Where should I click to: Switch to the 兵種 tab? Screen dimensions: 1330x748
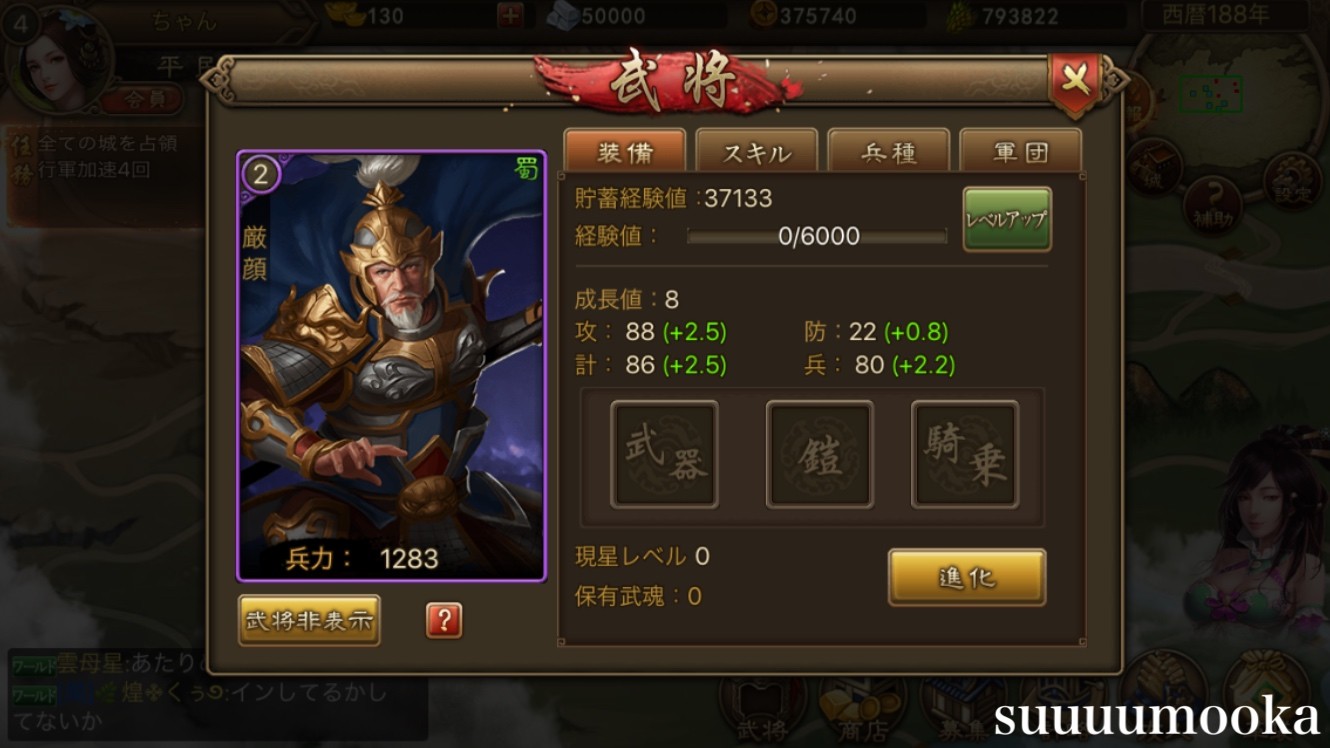[890, 150]
